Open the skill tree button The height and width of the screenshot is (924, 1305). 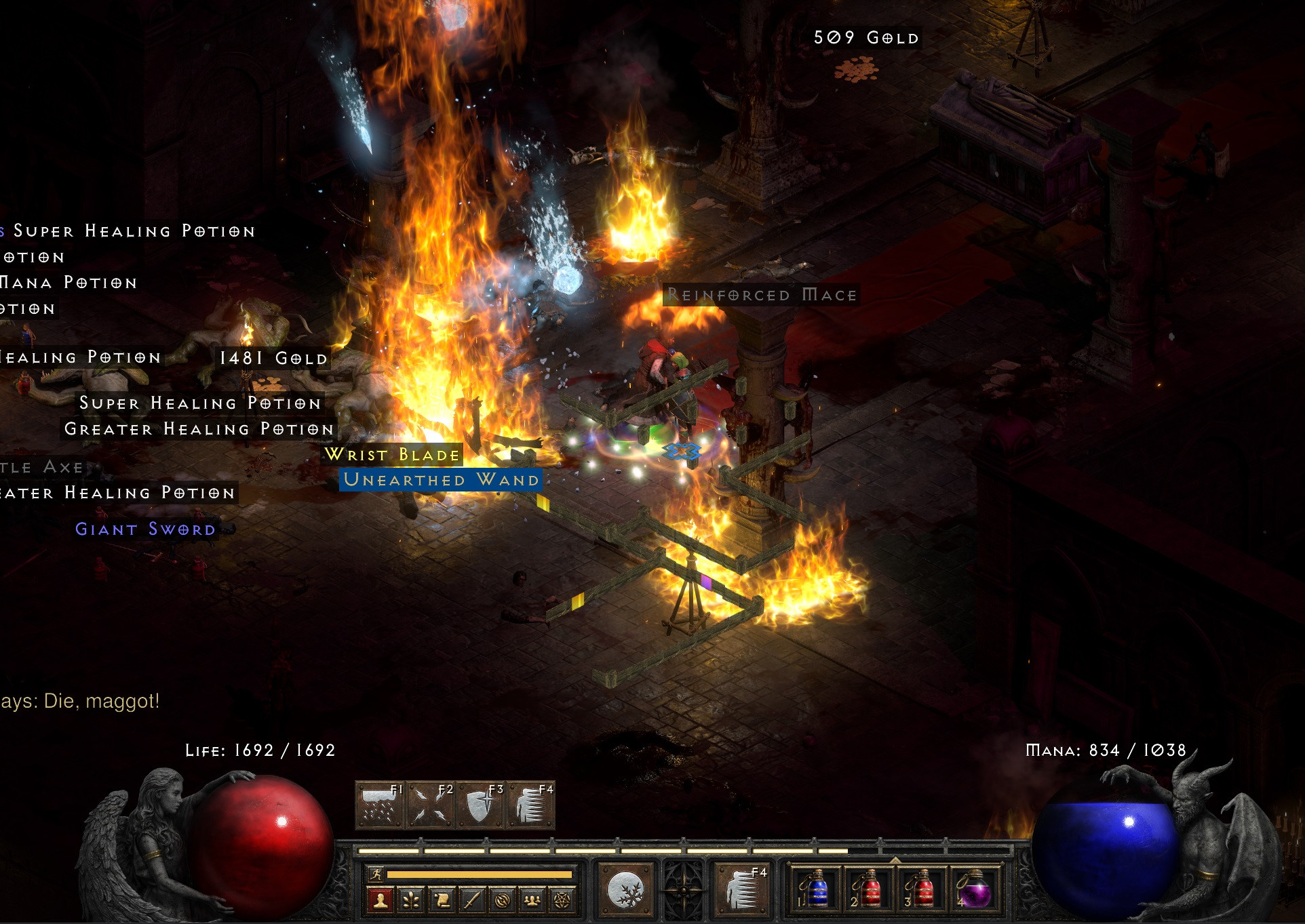pyautogui.click(x=411, y=900)
